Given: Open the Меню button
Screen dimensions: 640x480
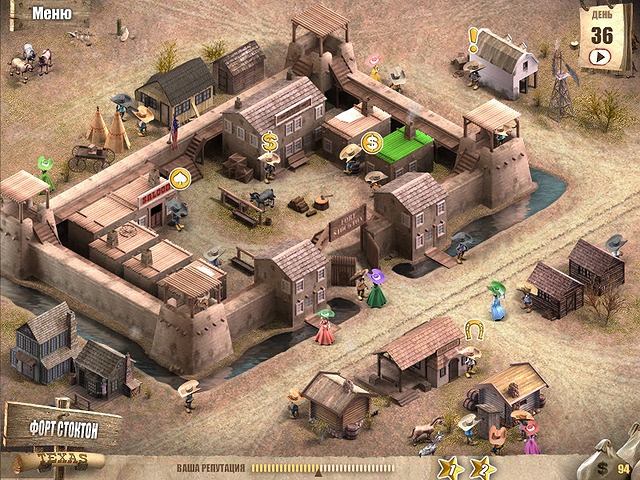Looking at the screenshot, I should click(x=51, y=13).
